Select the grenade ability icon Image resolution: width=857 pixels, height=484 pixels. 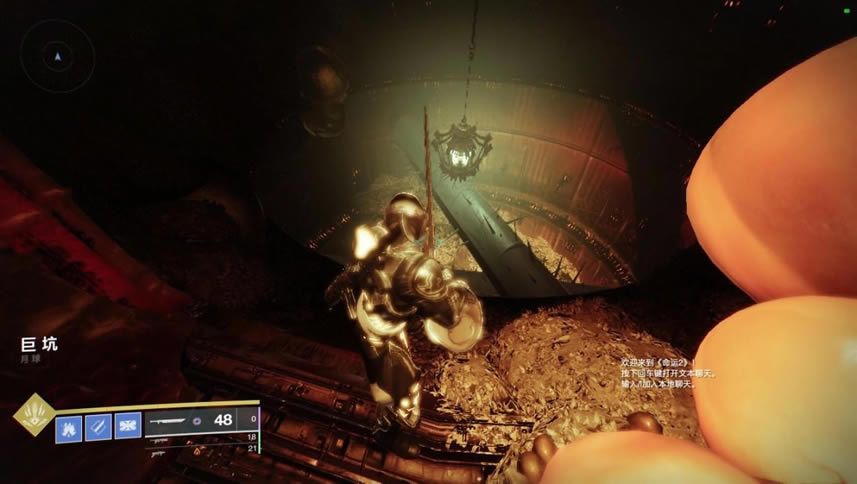[x=69, y=426]
